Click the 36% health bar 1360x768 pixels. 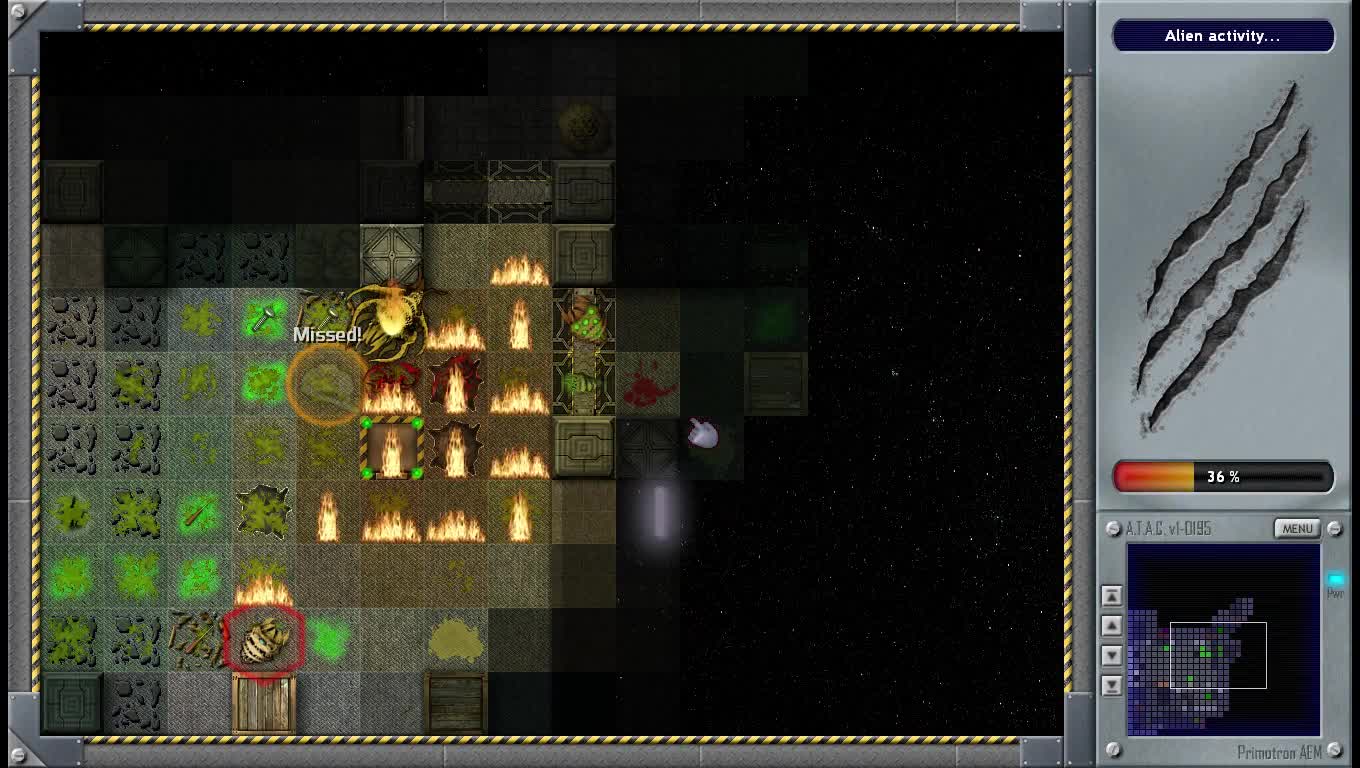coord(1224,476)
